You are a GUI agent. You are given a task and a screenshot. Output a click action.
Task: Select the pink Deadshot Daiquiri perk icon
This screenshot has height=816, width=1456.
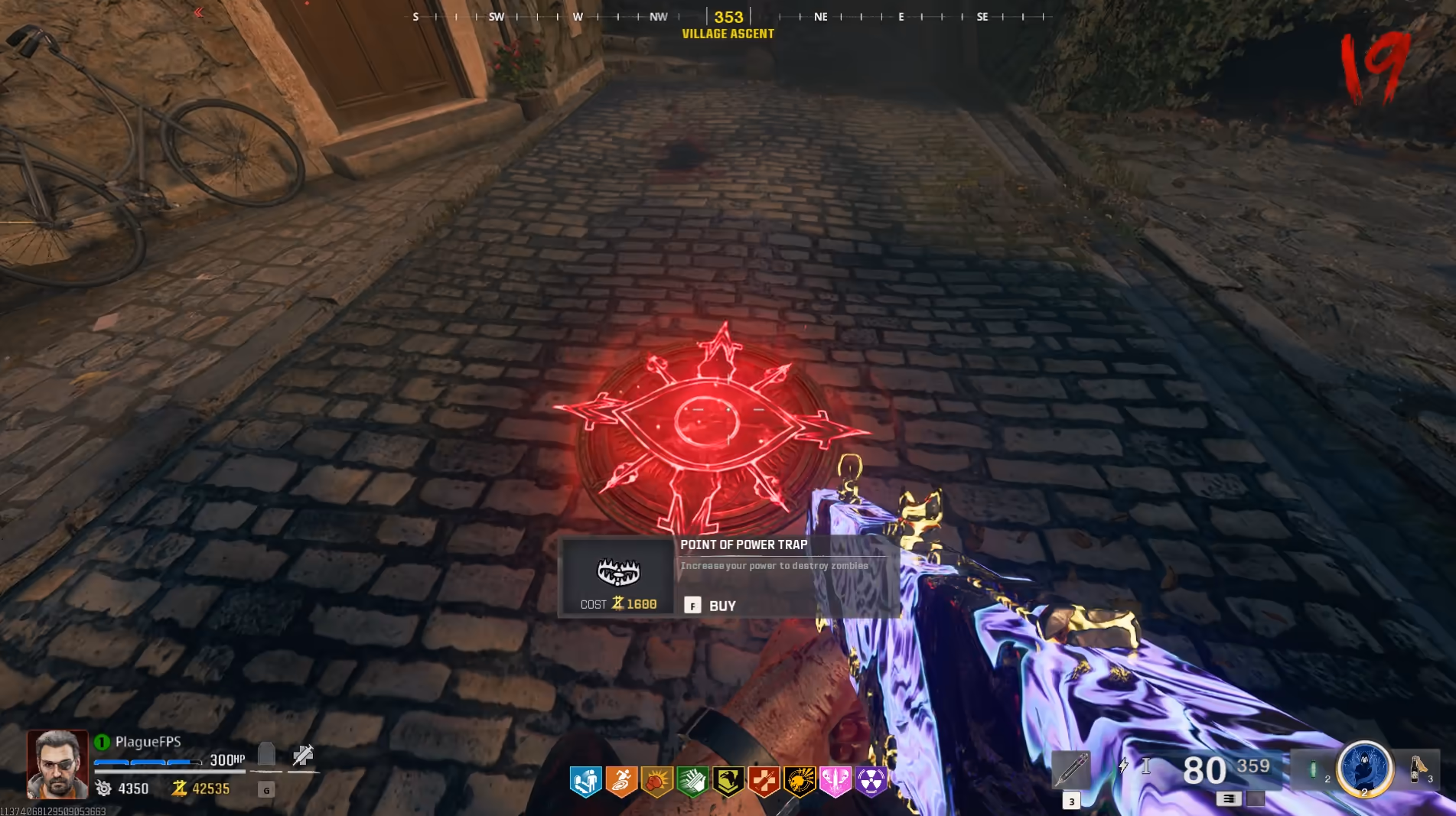(835, 782)
